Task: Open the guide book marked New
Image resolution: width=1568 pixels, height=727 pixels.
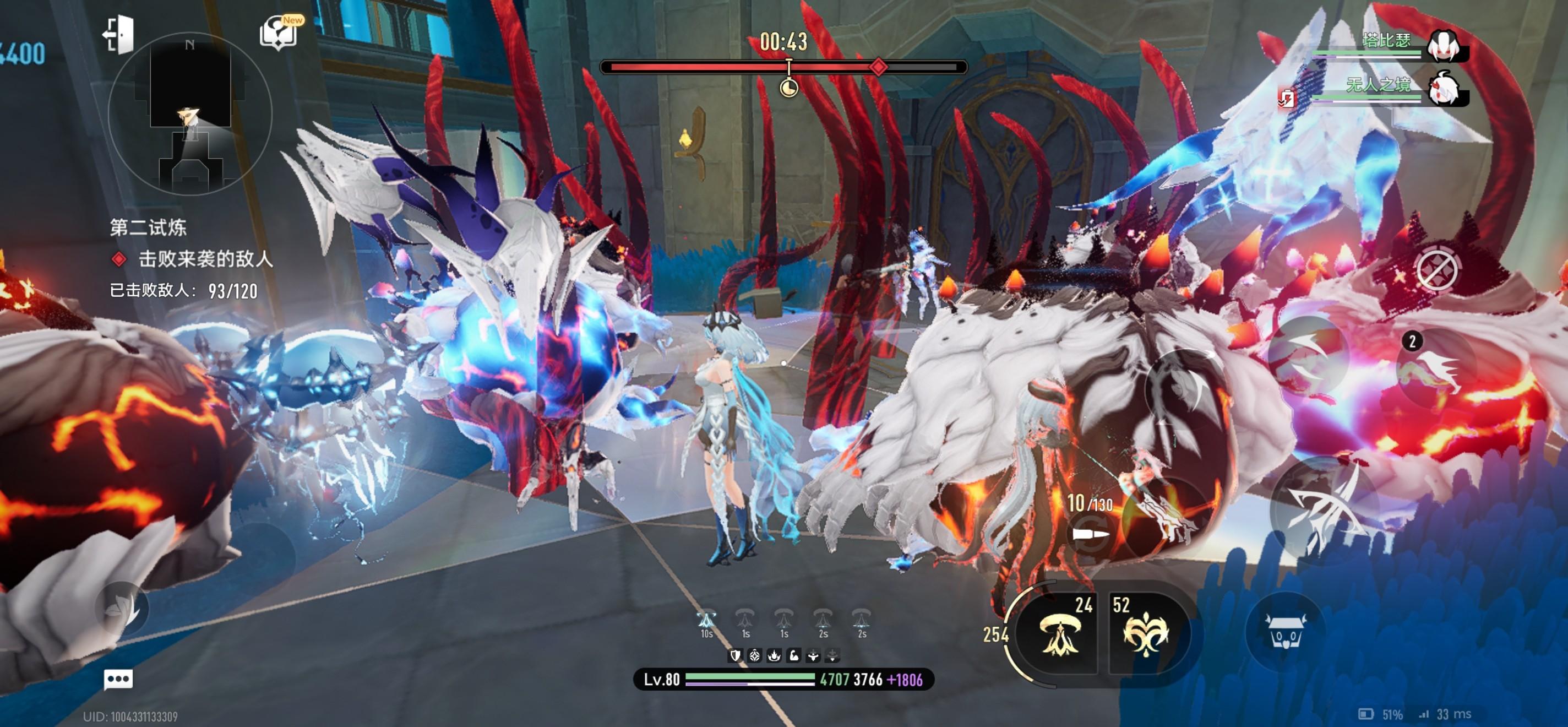Action: (280, 31)
